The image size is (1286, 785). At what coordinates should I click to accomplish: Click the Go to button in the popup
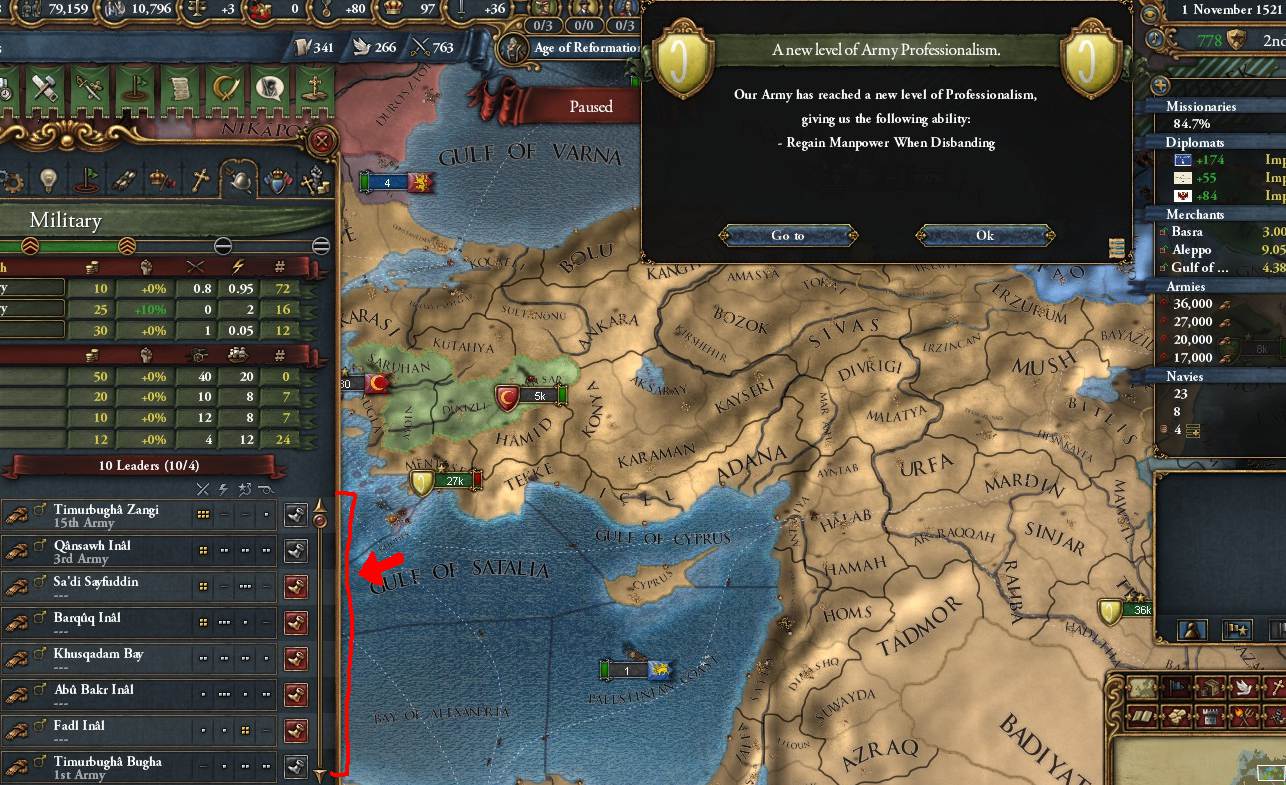pyautogui.click(x=788, y=236)
